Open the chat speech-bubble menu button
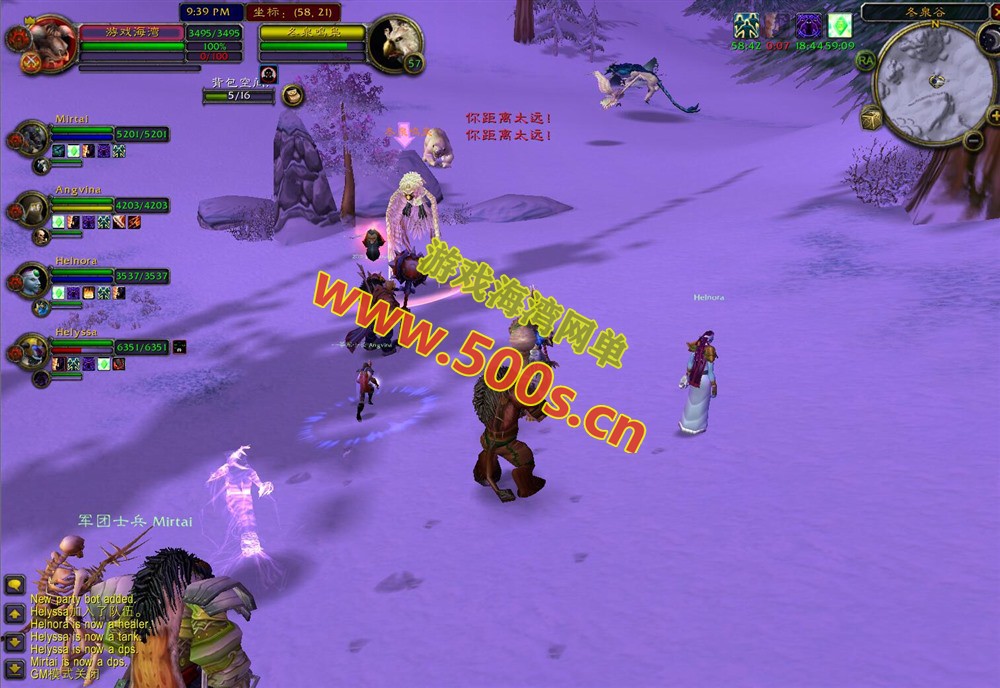This screenshot has width=1000, height=688. click(x=14, y=585)
